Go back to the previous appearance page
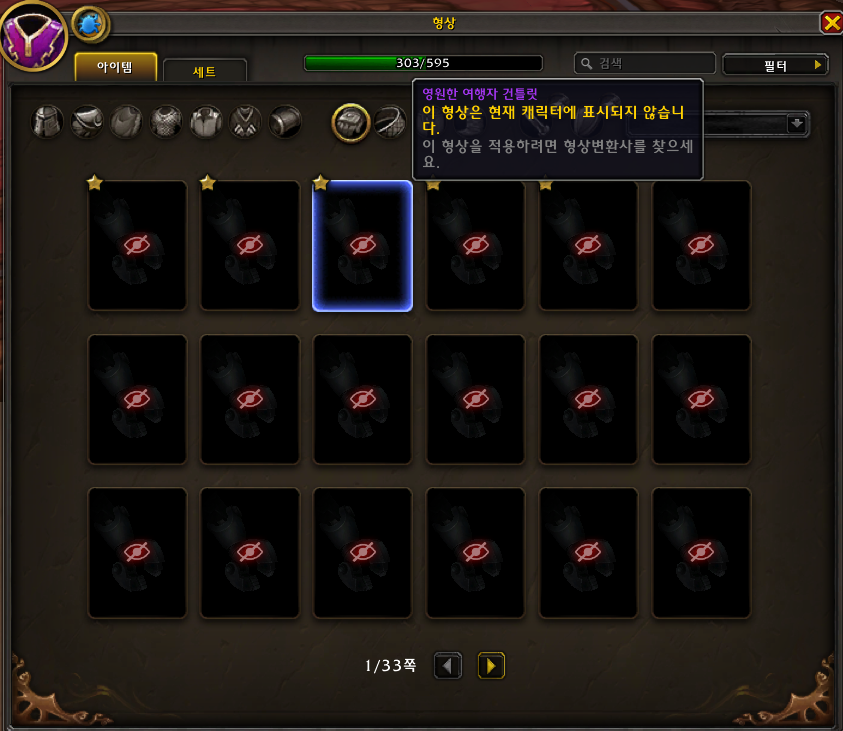This screenshot has height=731, width=843. tap(448, 665)
